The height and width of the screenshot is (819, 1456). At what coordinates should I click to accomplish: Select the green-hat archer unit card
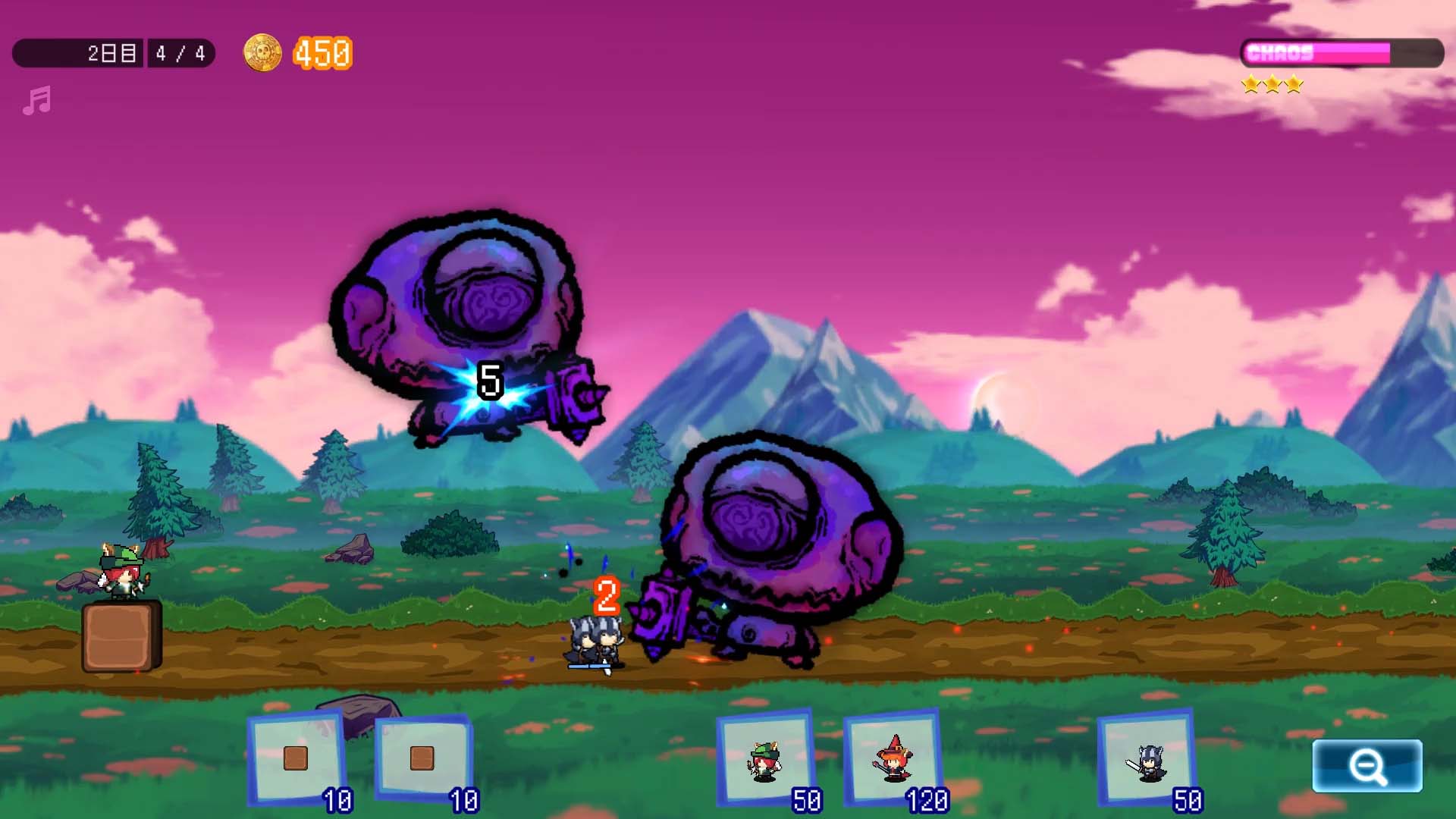[765, 759]
